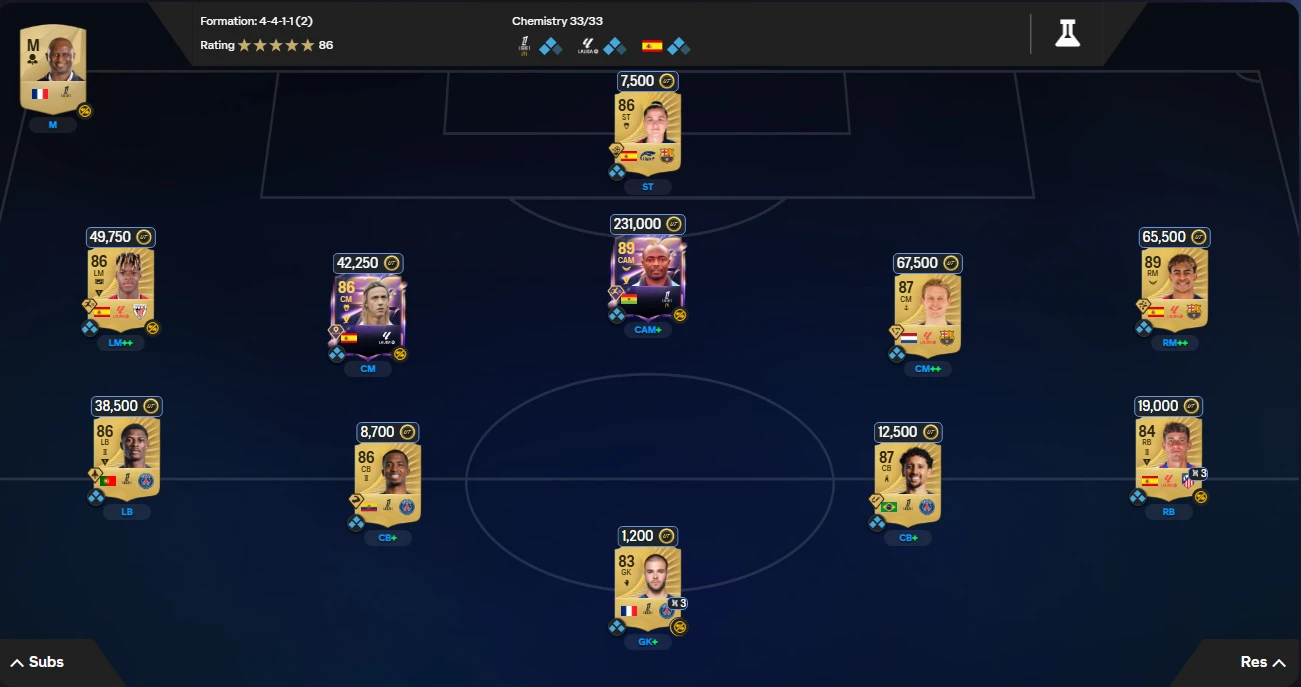
Task: Select the 87-rated CB card
Action: click(908, 483)
